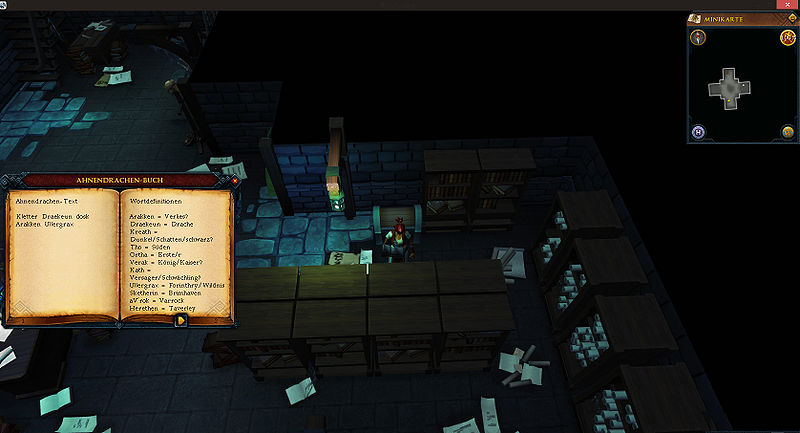Click the compass icon on the minimap
Viewport: 800px width, 433px height.
pyautogui.click(x=698, y=38)
